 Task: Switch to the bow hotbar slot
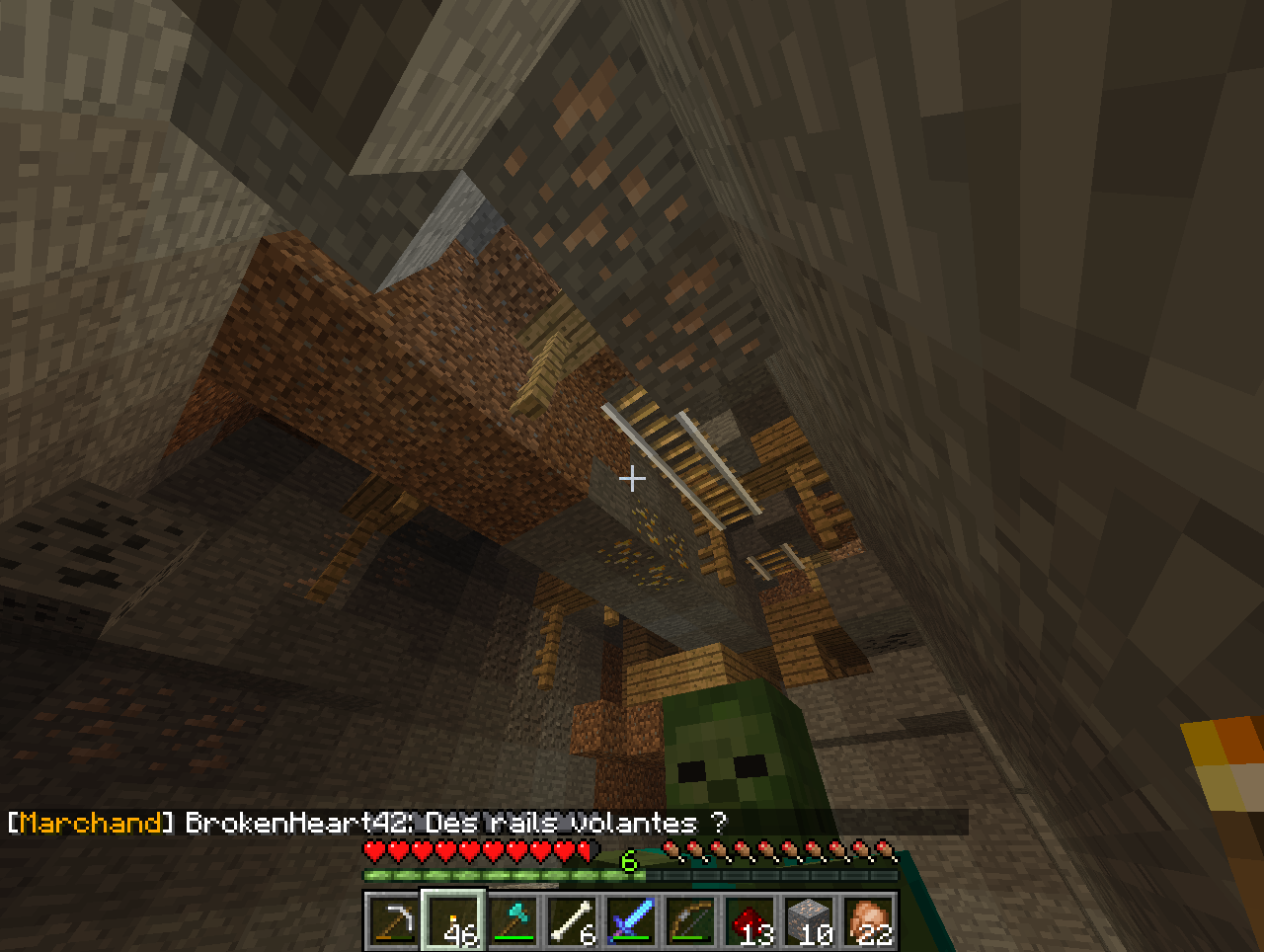(691, 920)
